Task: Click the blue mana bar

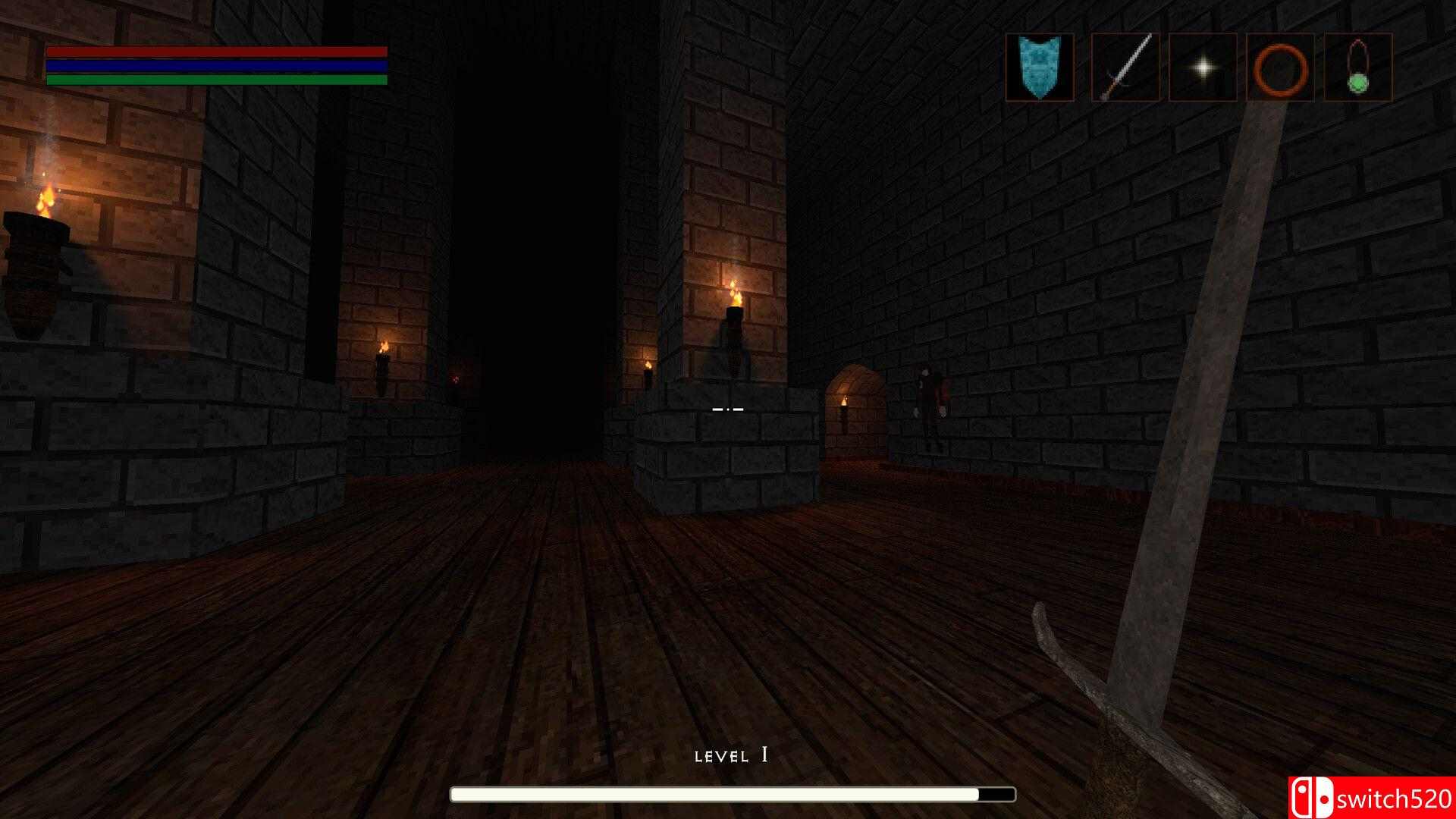Action: click(x=216, y=65)
